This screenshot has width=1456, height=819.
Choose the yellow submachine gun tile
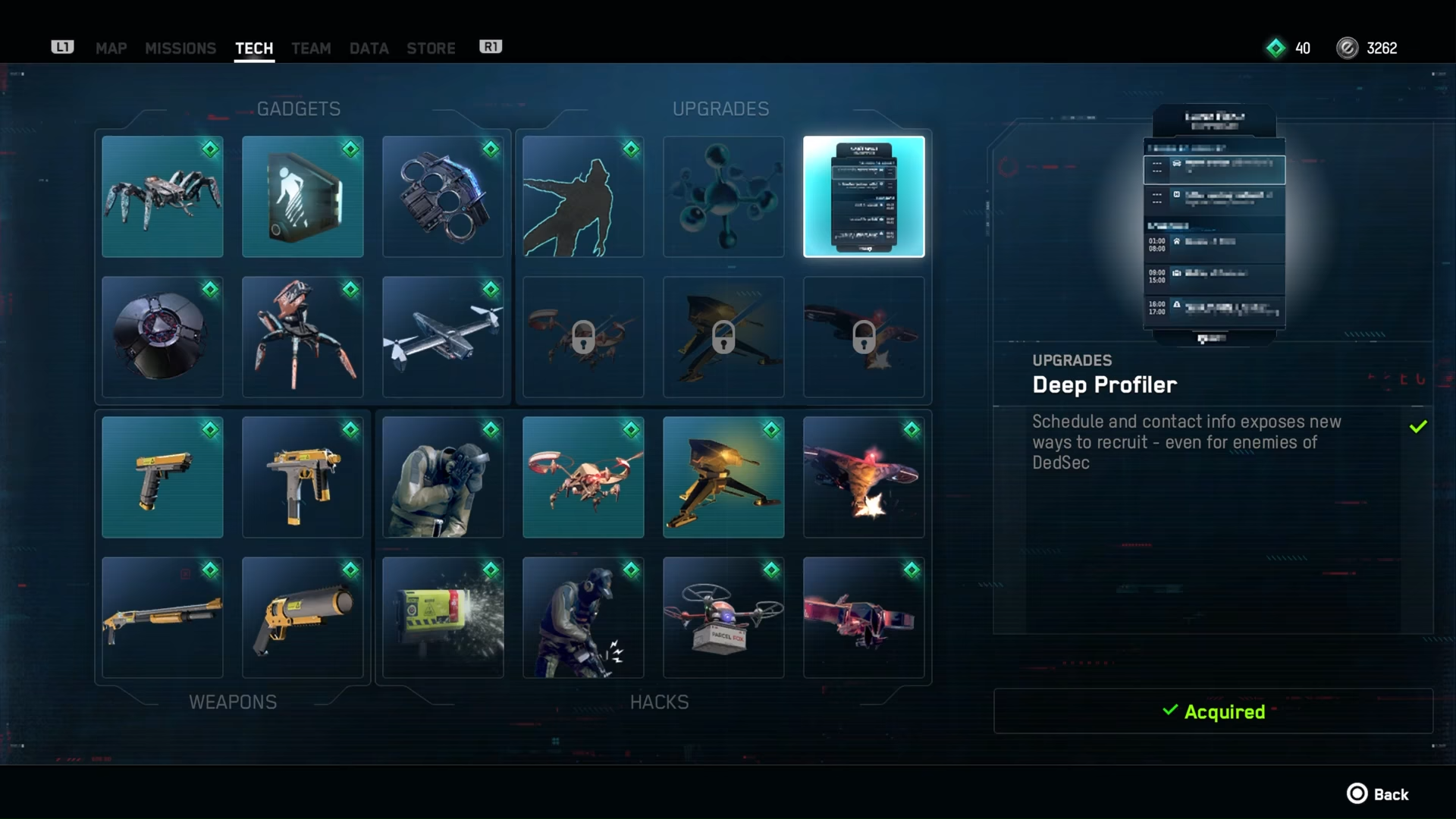pyautogui.click(x=303, y=478)
